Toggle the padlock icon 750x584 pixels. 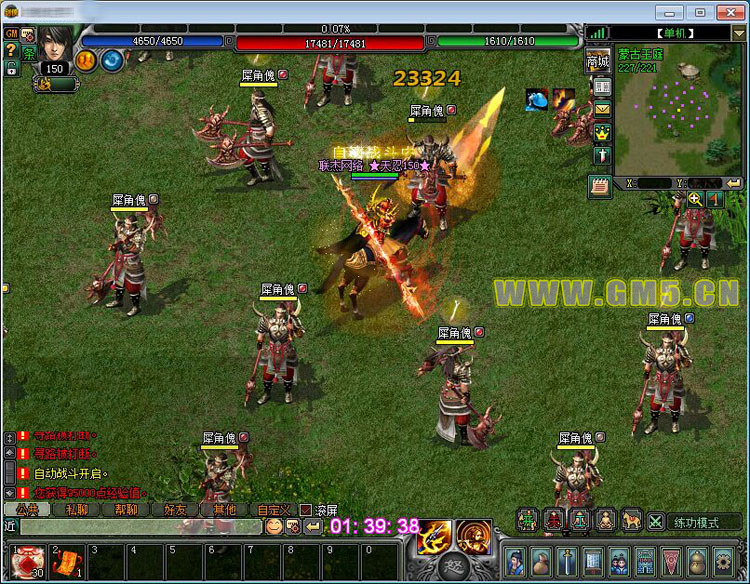click(x=11, y=69)
